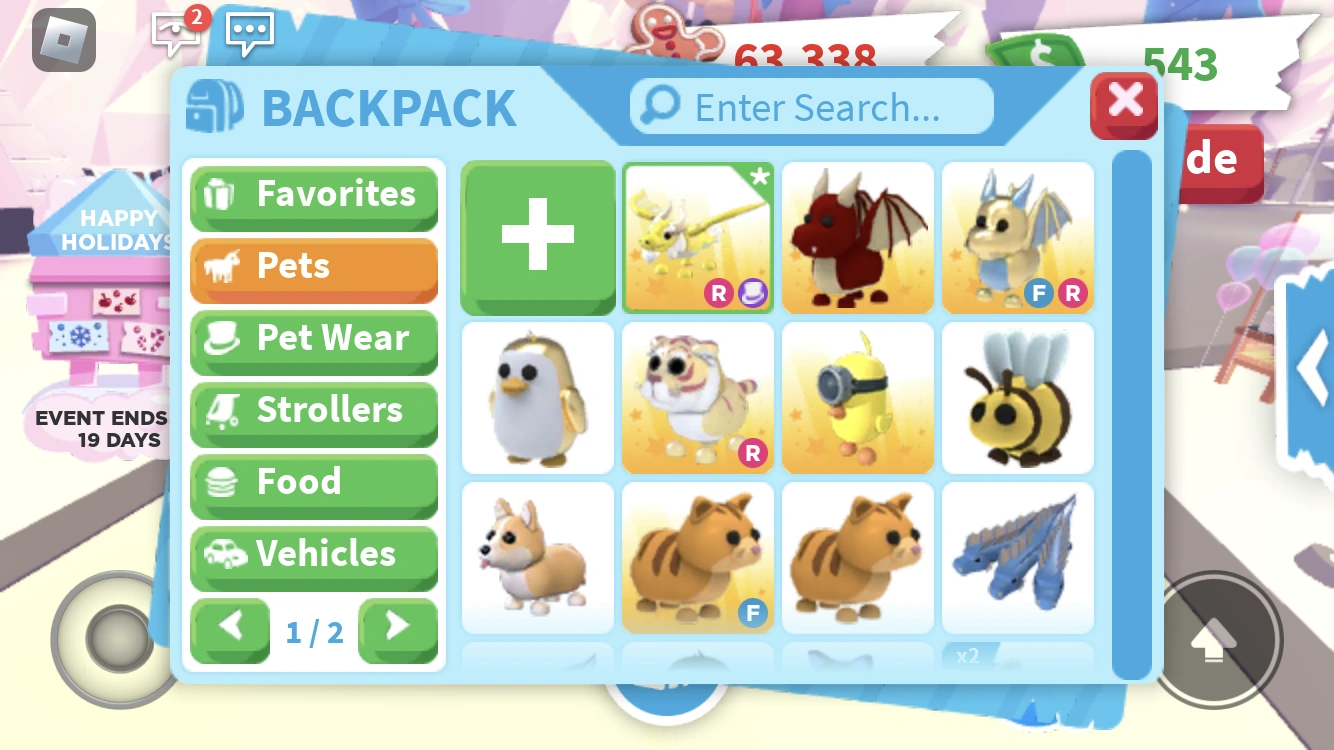Switch to the Pet Wear tab

[314, 340]
